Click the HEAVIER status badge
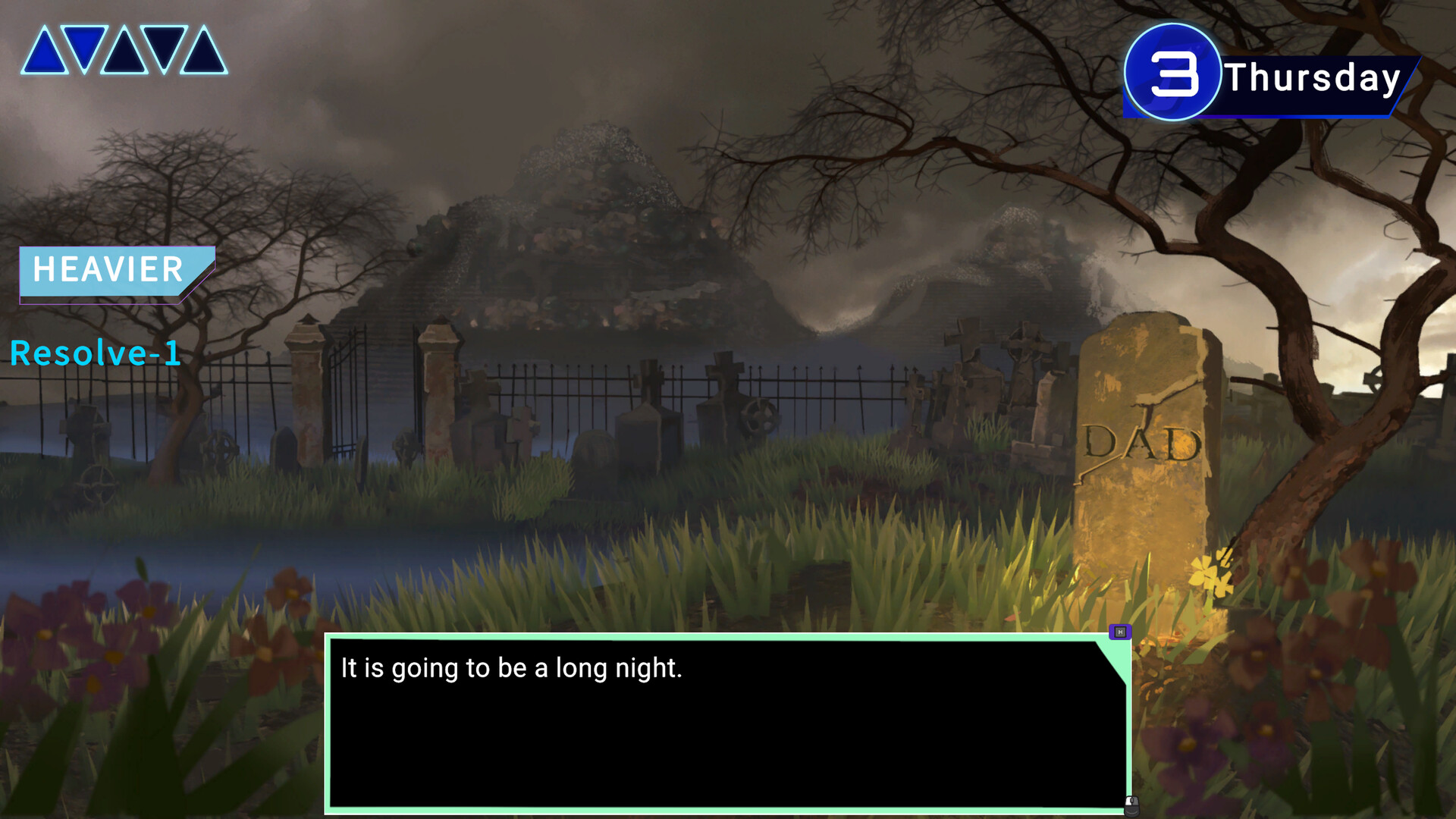 pos(106,271)
